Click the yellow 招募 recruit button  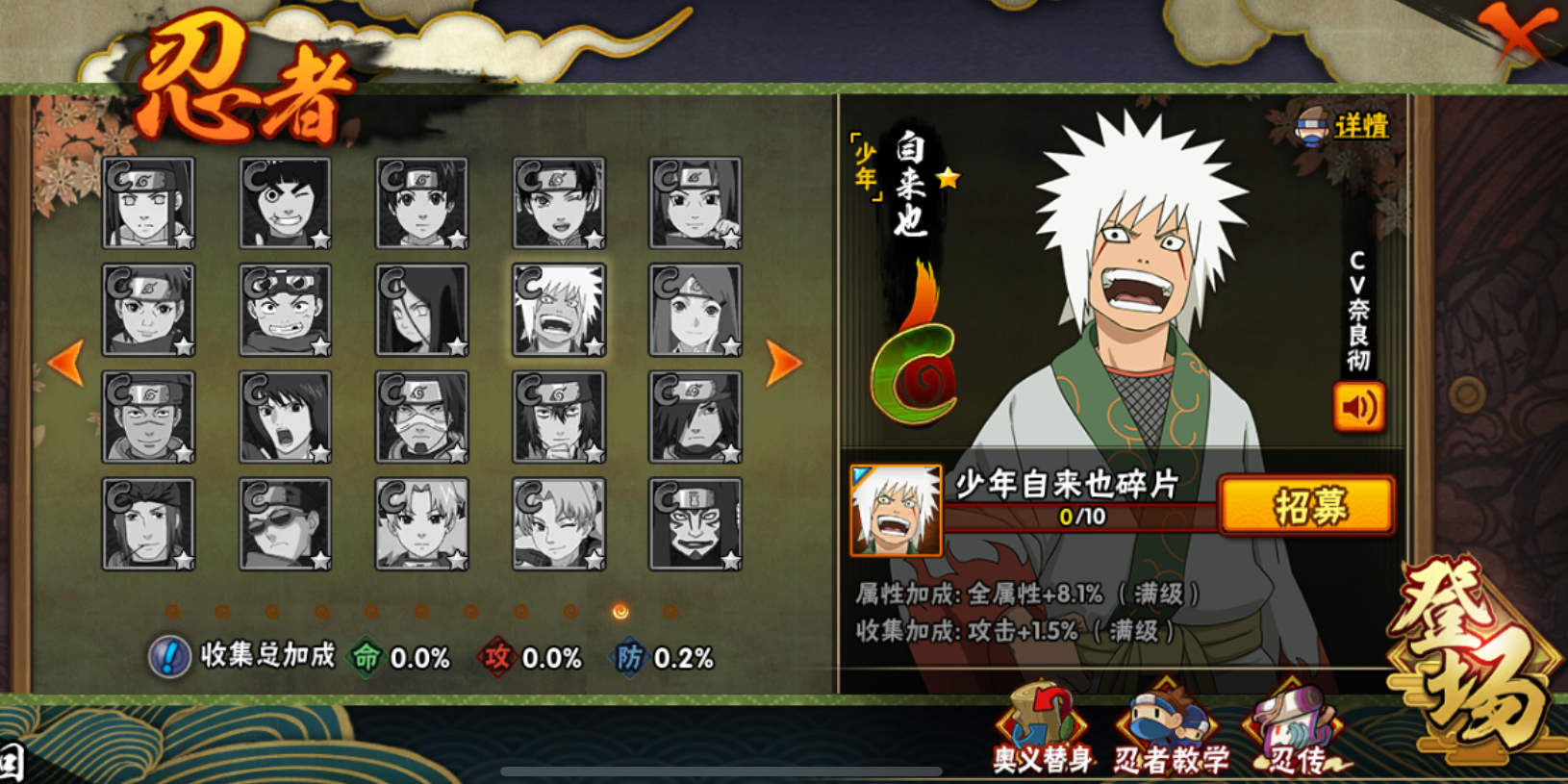pos(1307,505)
